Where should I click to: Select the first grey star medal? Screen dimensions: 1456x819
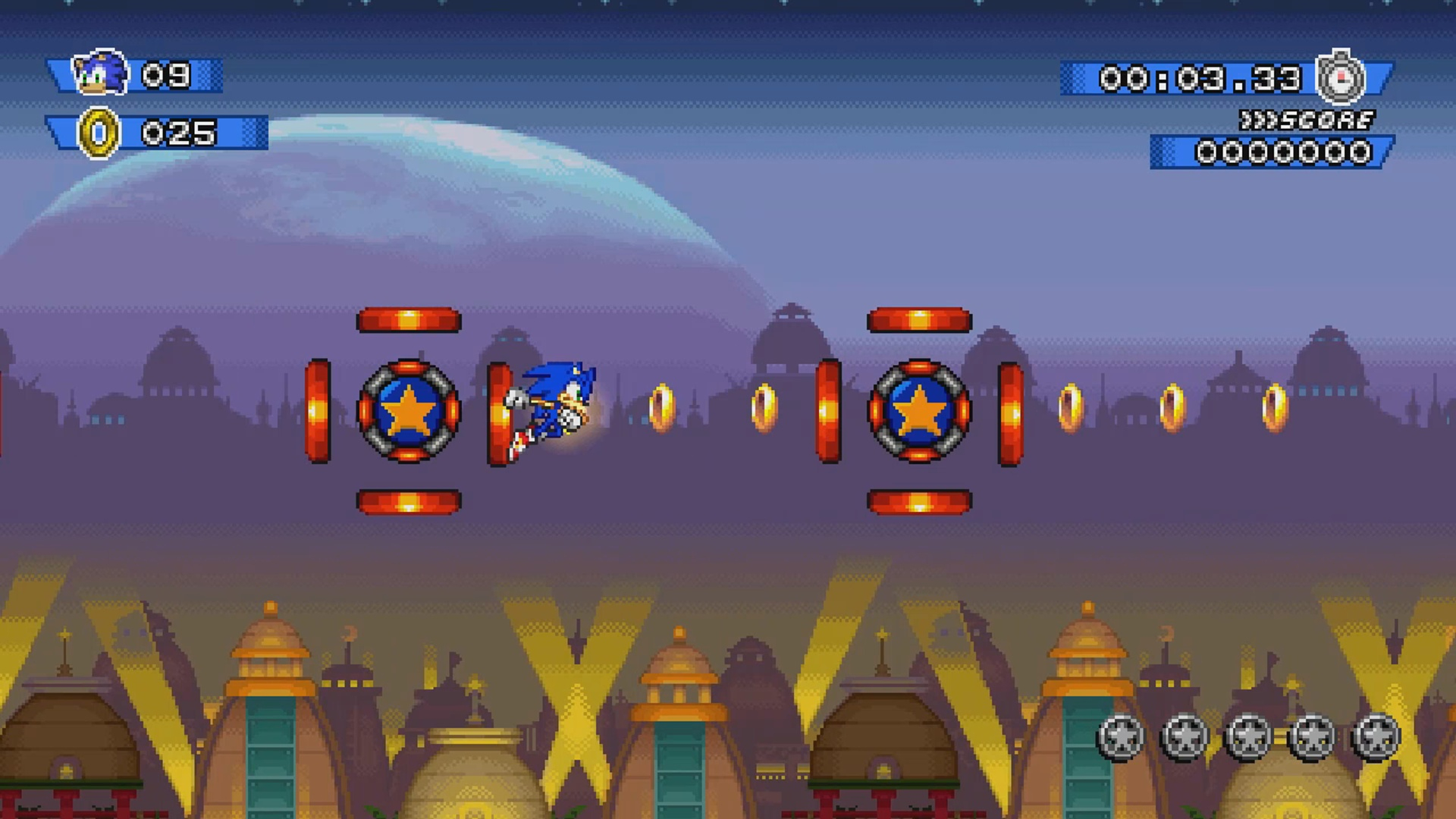tap(1120, 736)
